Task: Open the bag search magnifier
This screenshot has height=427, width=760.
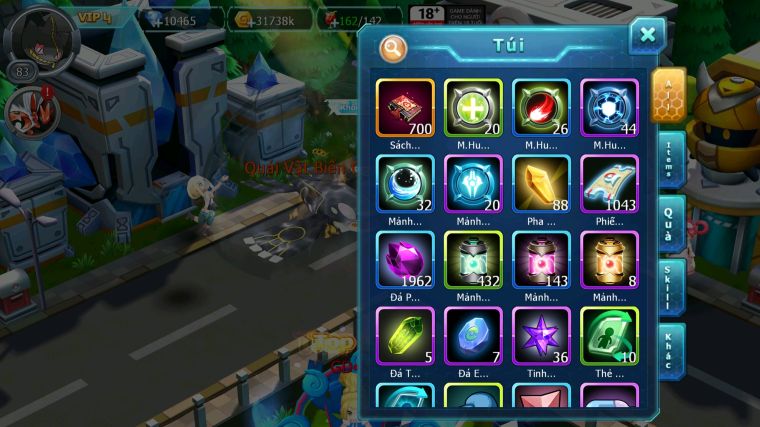Action: pyautogui.click(x=393, y=47)
